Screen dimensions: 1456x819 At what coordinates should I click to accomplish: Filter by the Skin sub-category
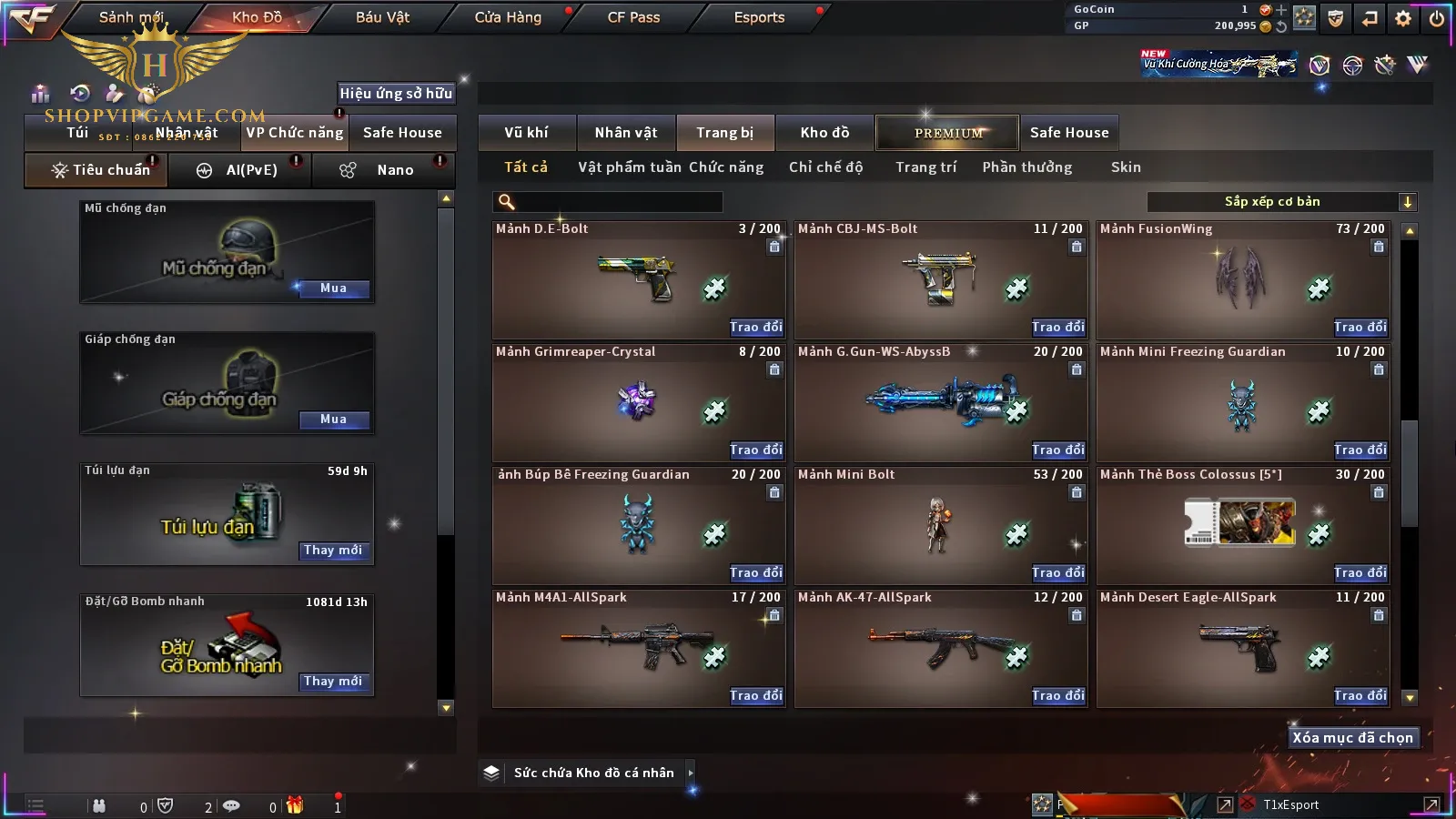[1126, 167]
